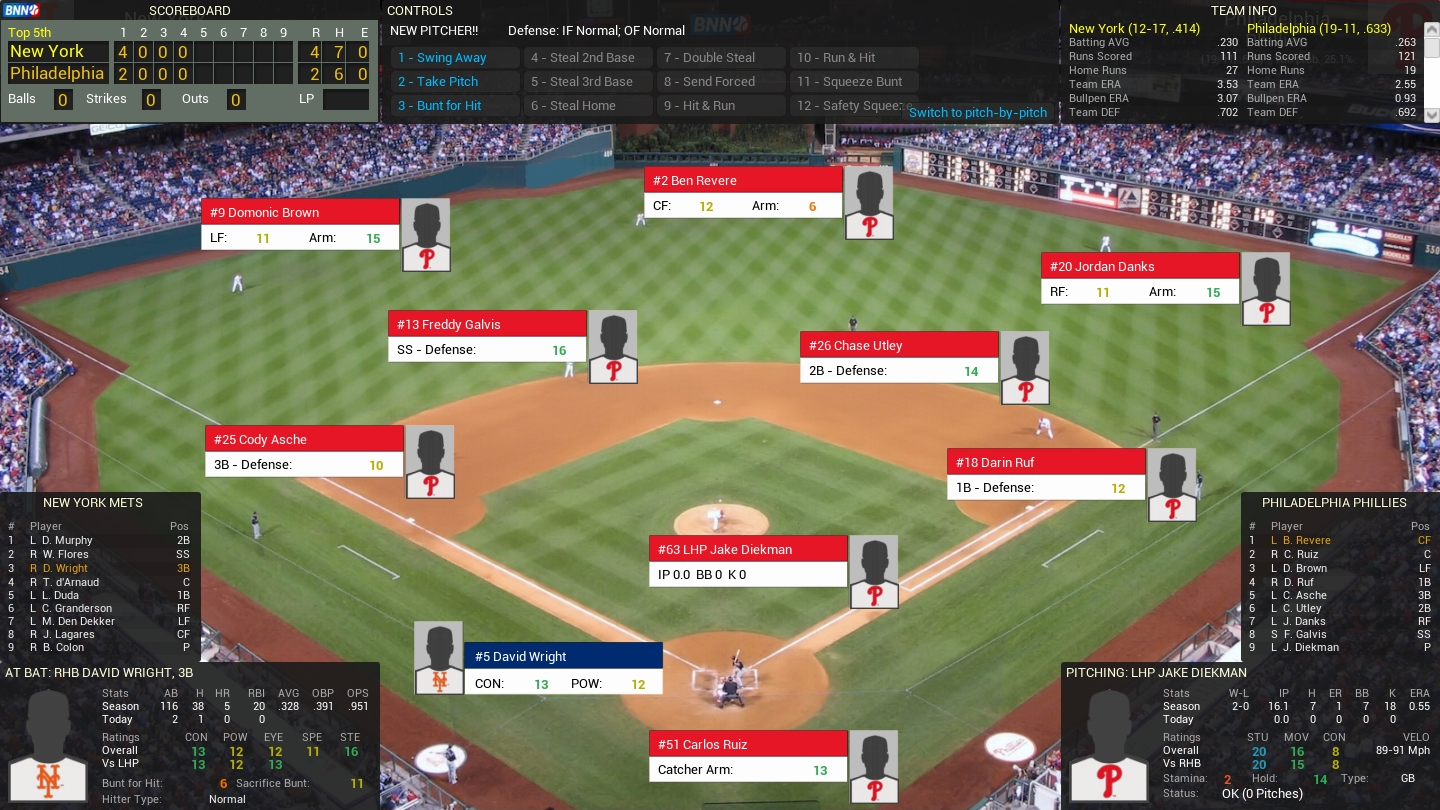
Task: Select the "10 - Run & Hit" play
Action: pos(853,57)
